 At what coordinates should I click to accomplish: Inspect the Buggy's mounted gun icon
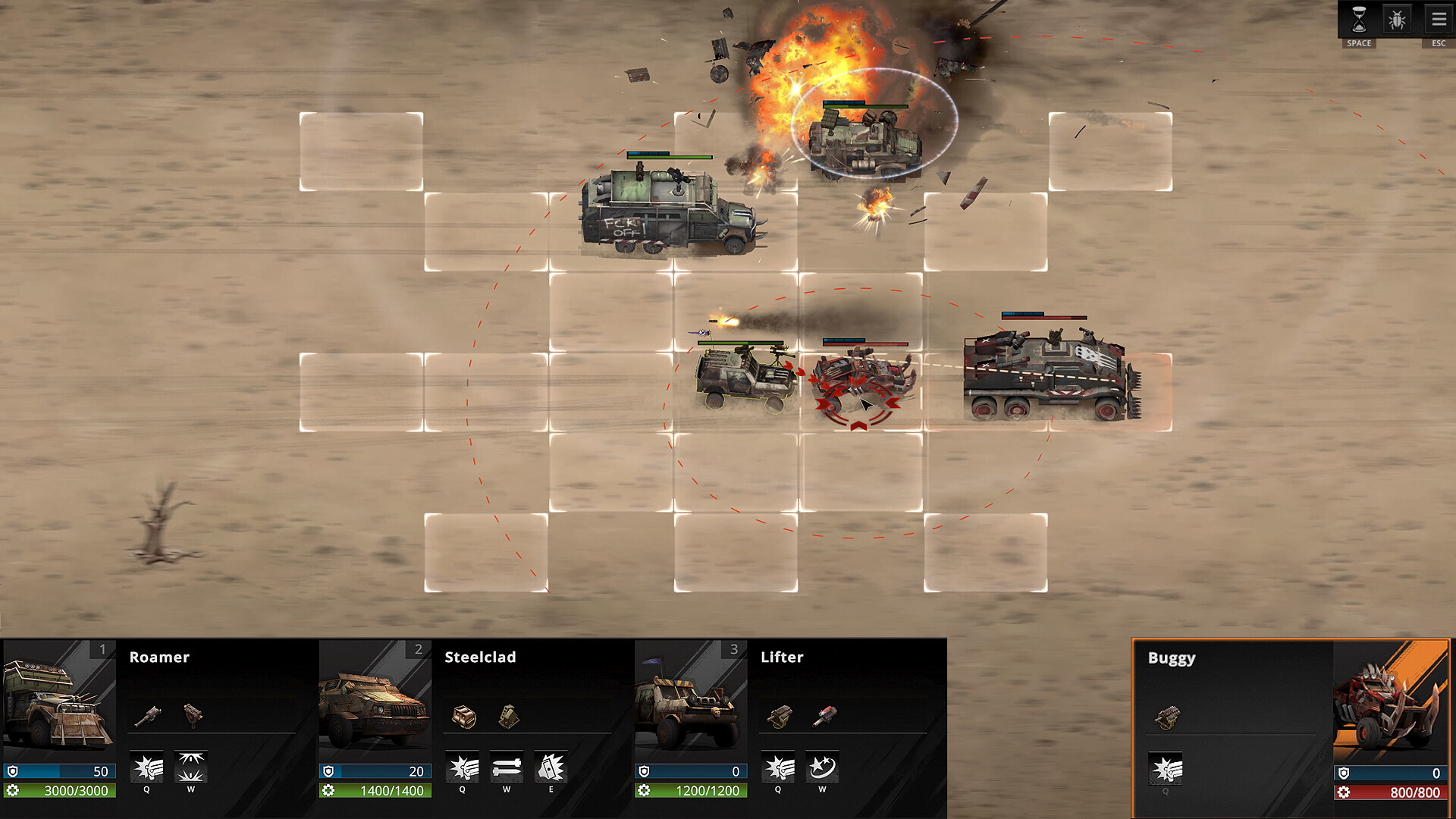pyautogui.click(x=1167, y=716)
